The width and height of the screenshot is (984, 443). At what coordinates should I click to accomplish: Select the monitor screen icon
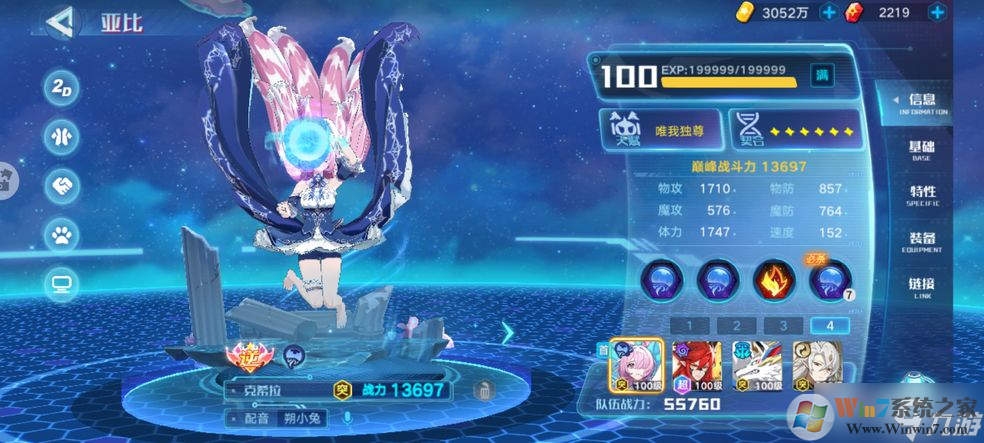[x=62, y=285]
